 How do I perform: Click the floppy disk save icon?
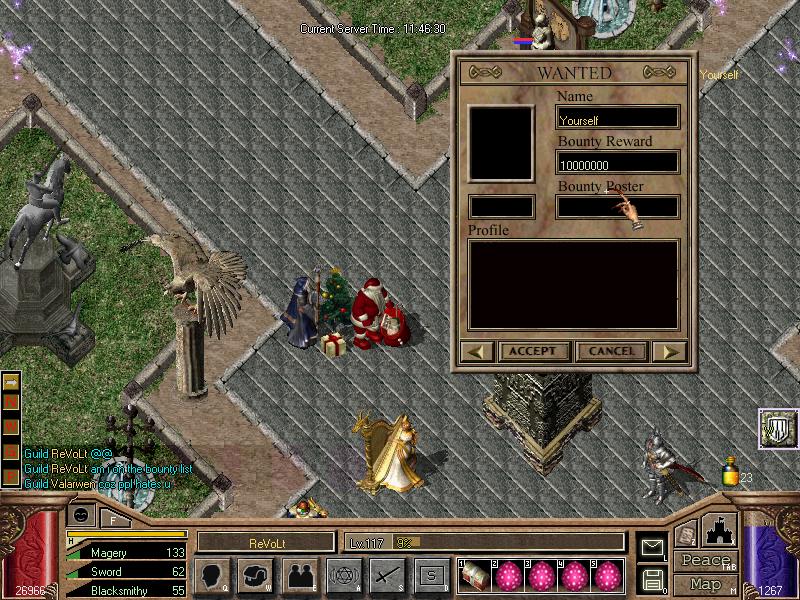click(x=653, y=579)
